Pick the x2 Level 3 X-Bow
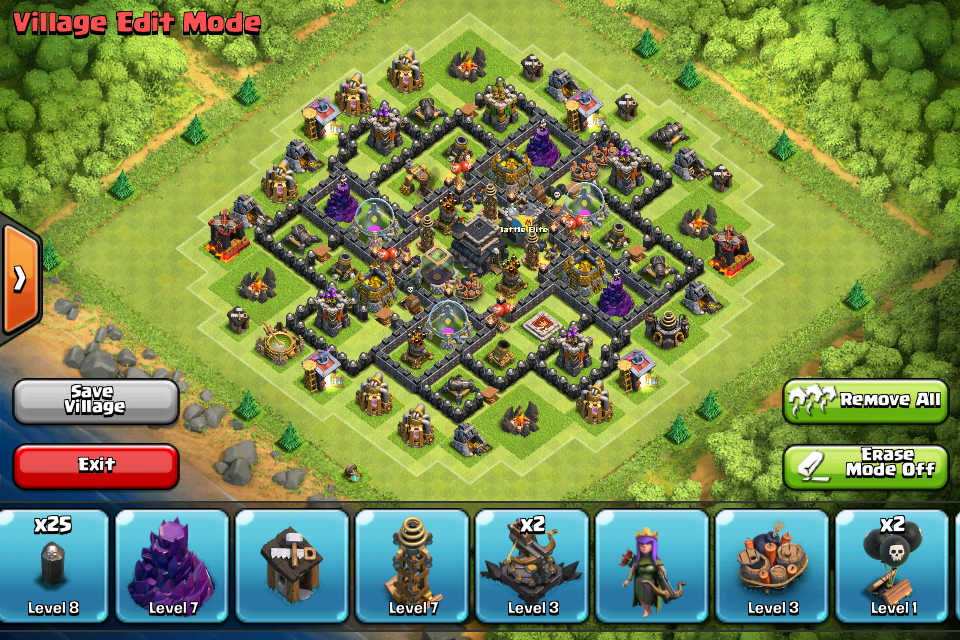The image size is (960, 640). (532, 567)
